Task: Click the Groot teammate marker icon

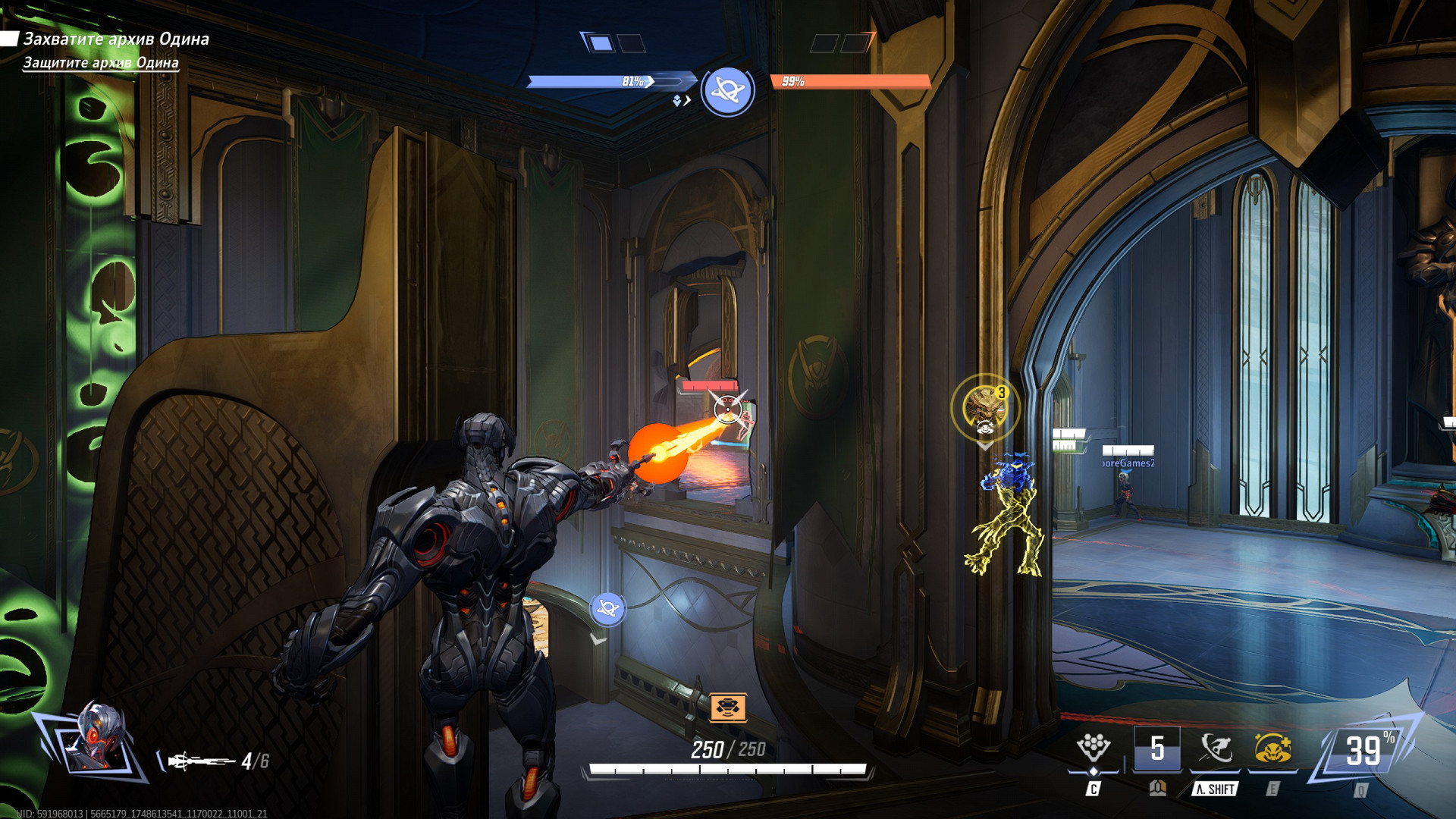Action: point(984,408)
